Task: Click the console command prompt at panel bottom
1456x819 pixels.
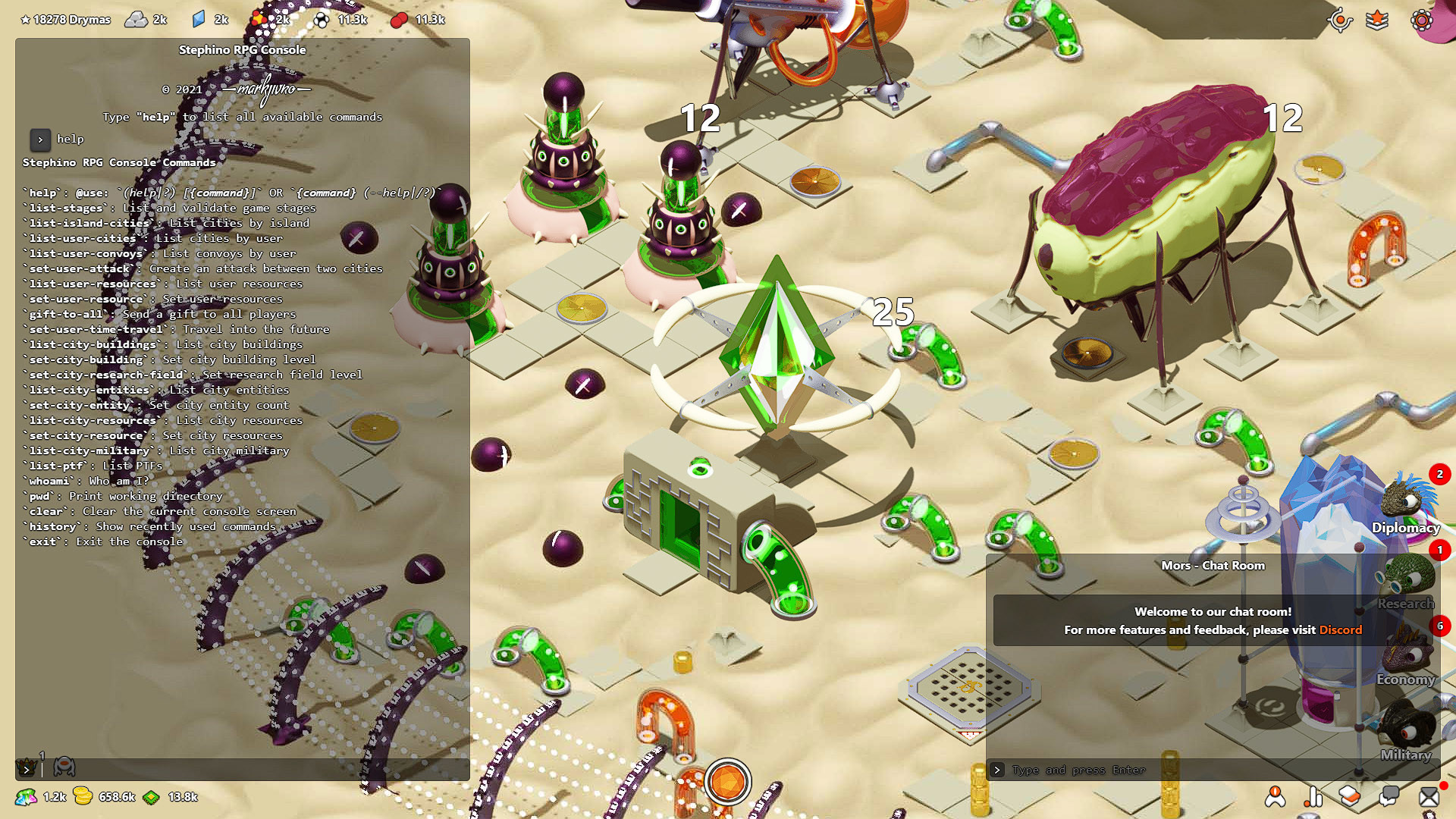Action: [28, 769]
